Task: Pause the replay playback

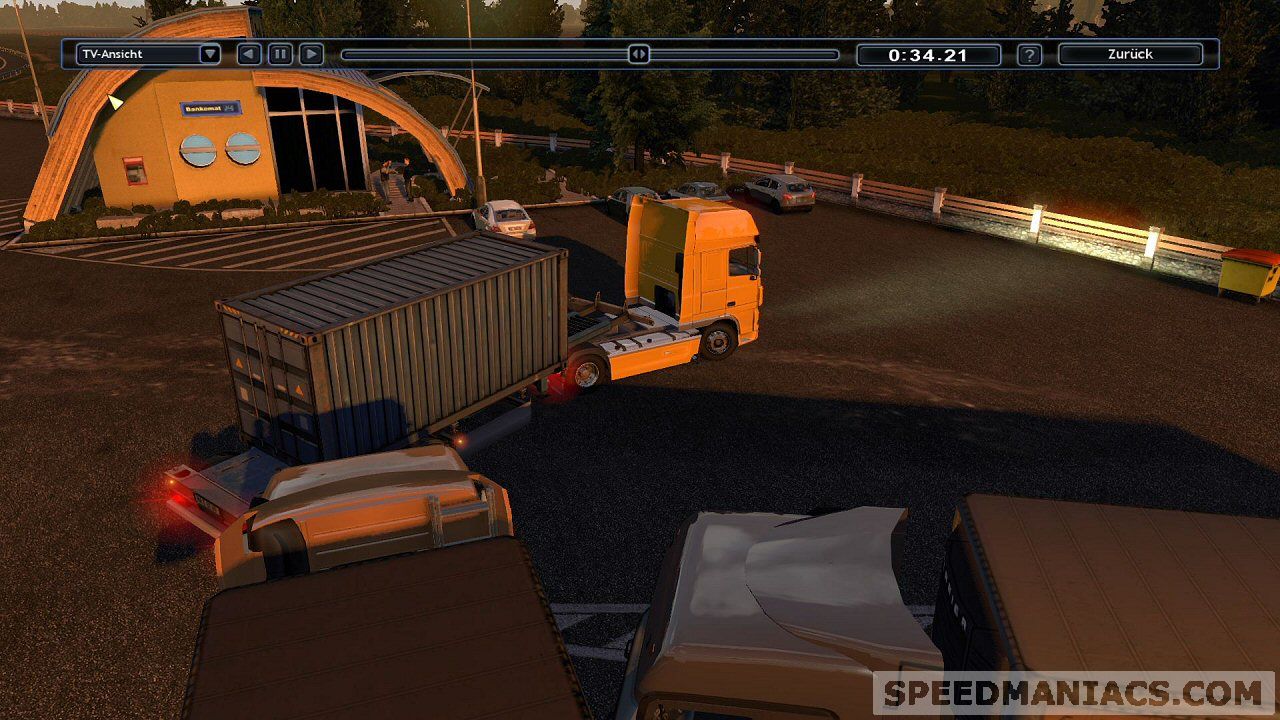Action: click(x=280, y=54)
